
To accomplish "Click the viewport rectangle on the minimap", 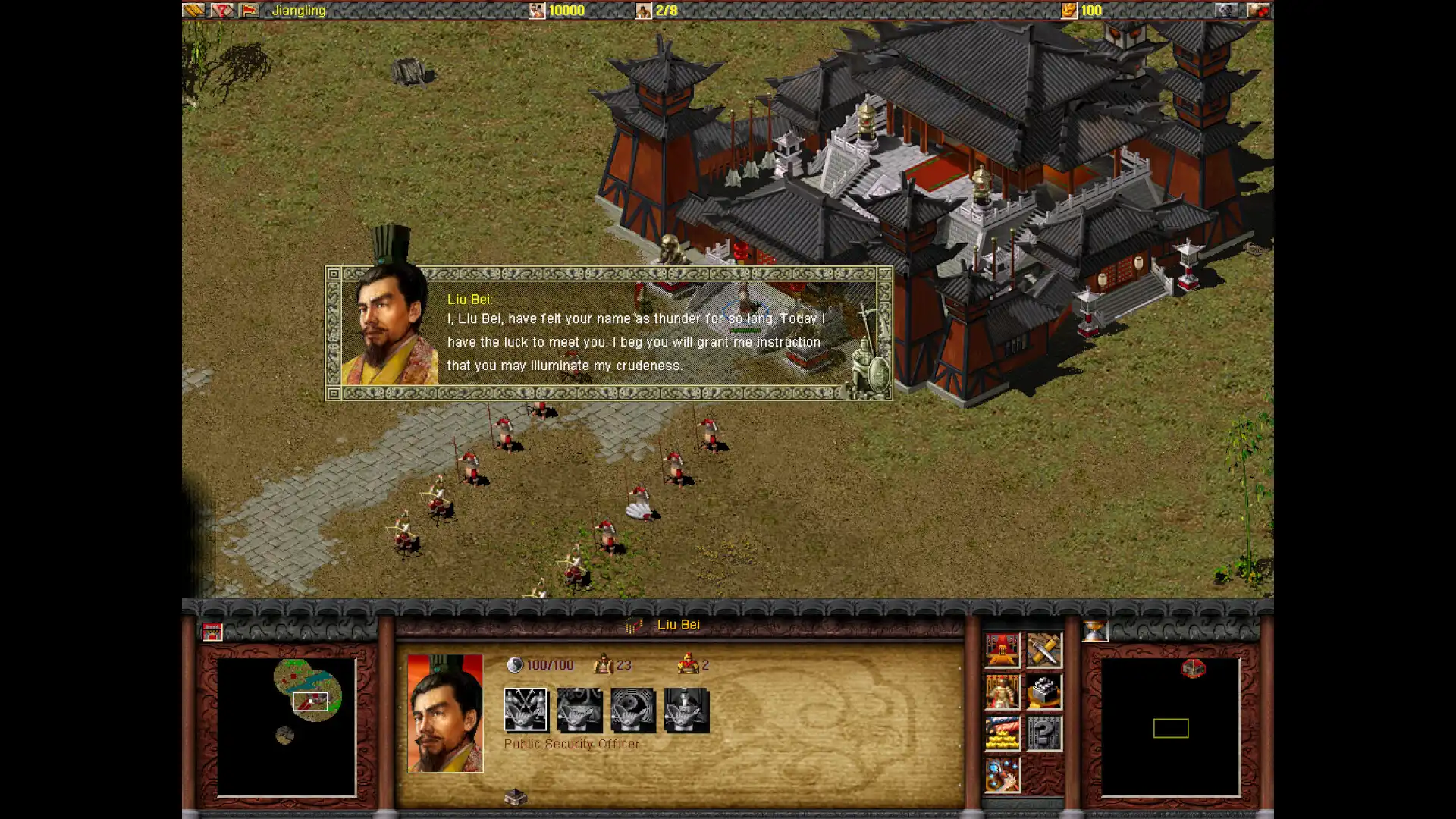I will tap(311, 701).
